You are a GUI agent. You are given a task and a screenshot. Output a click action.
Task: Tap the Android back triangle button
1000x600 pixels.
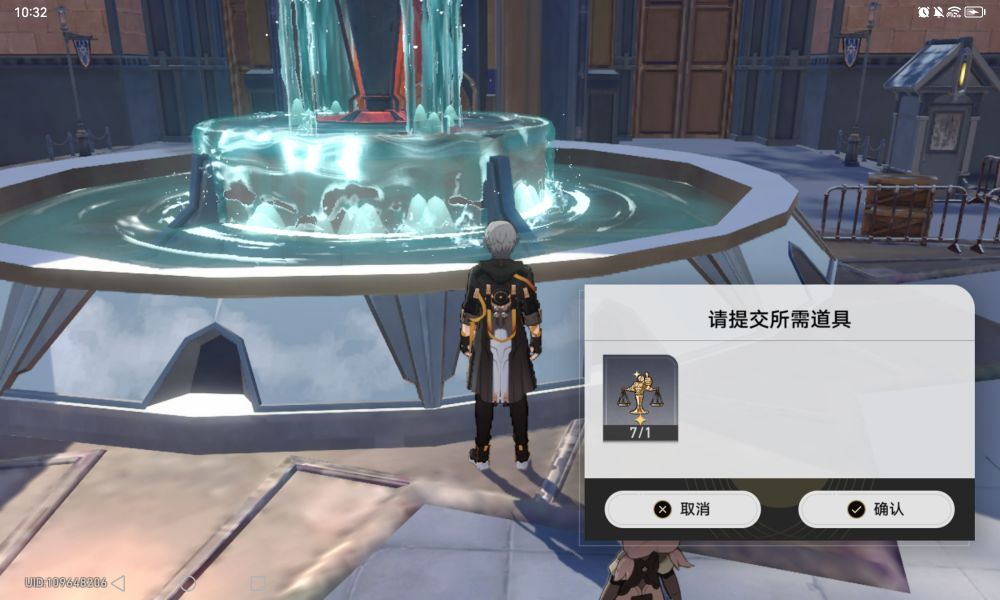[118, 582]
